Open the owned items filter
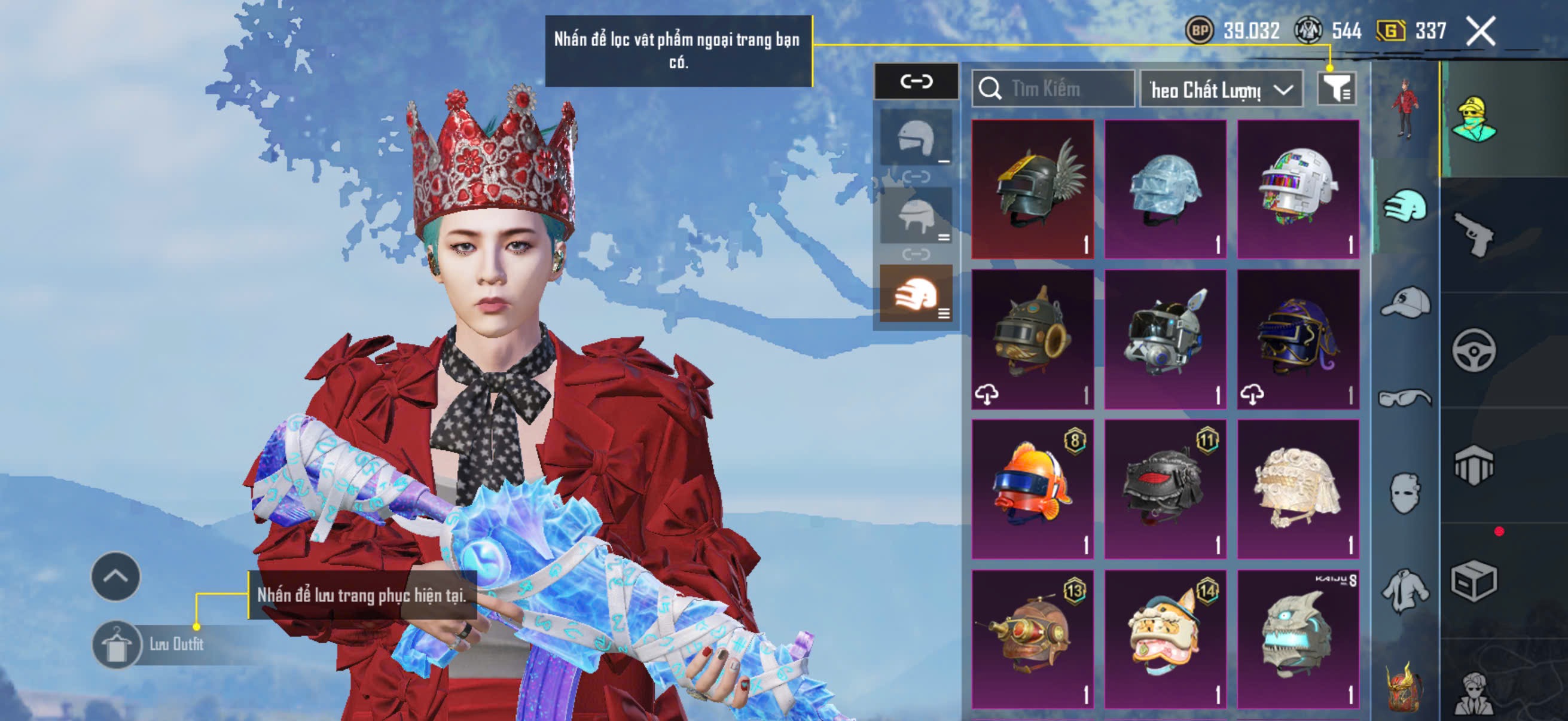Viewport: 1568px width, 721px height. point(1335,90)
